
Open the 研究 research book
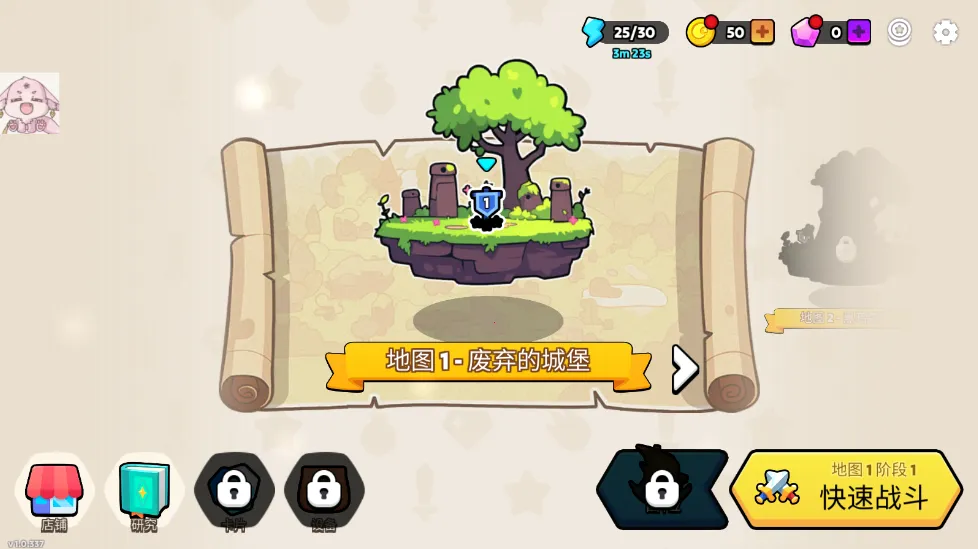click(x=144, y=492)
